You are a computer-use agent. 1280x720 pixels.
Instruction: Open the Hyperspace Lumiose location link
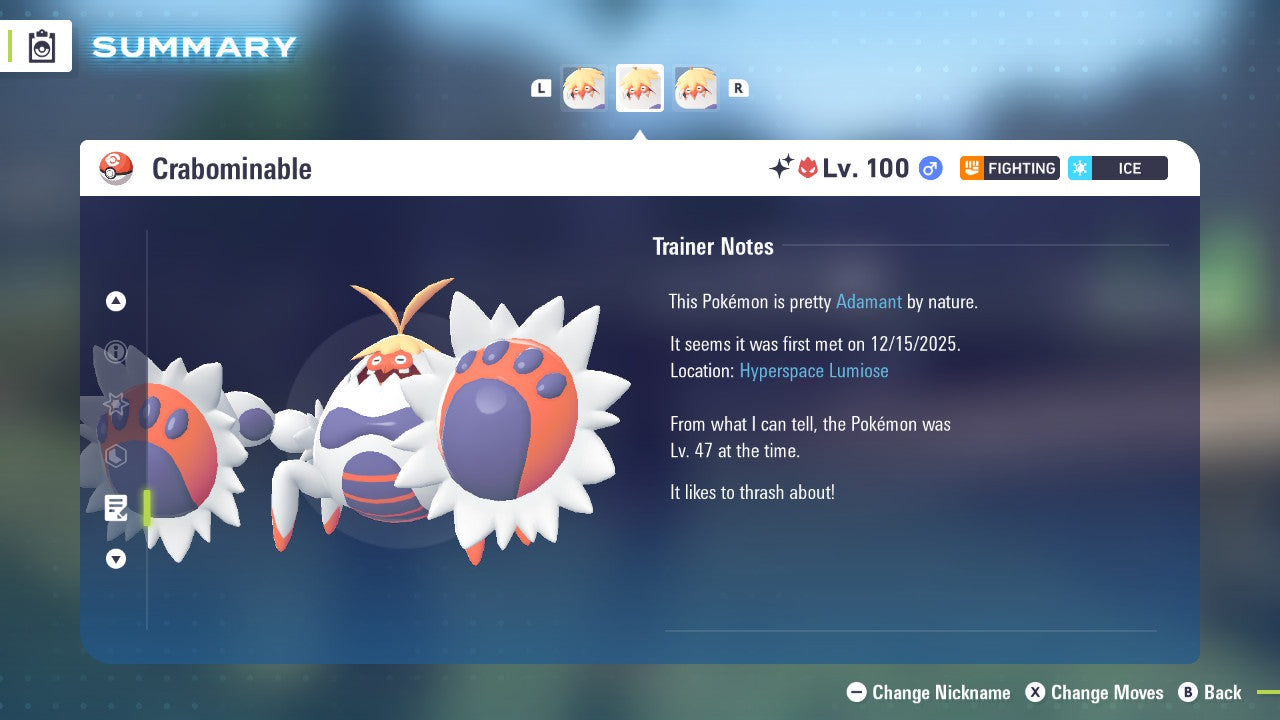[814, 370]
